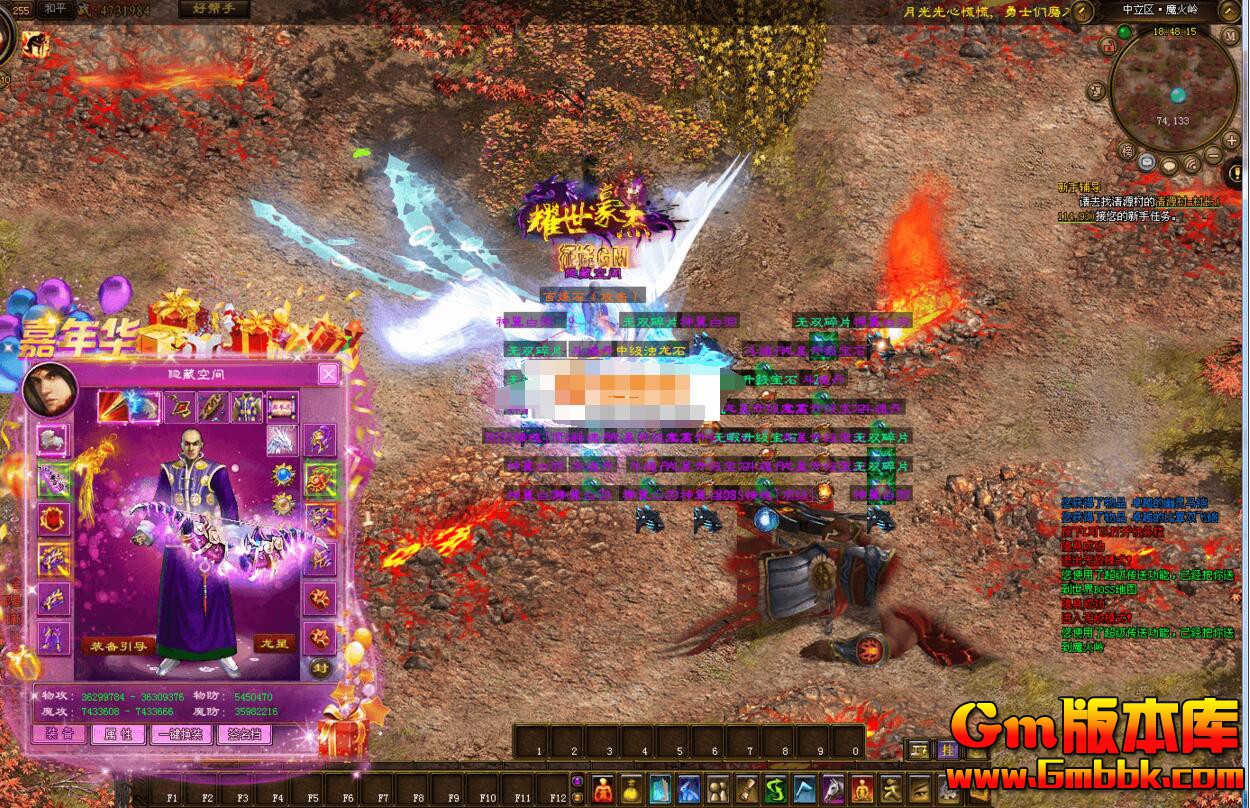Open the 签名档 tab
The width and height of the screenshot is (1250, 808).
click(244, 734)
